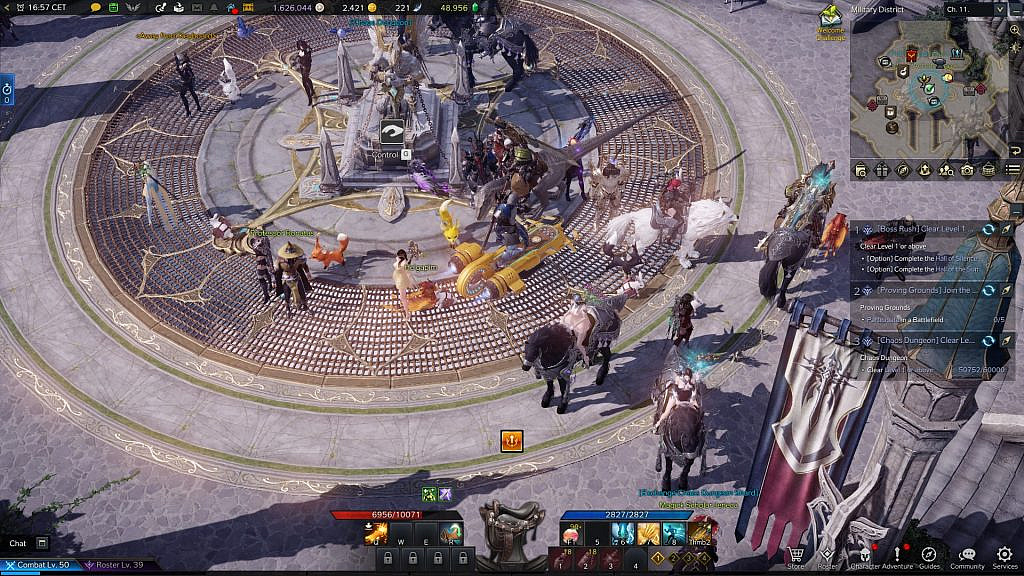The height and width of the screenshot is (576, 1024).
Task: Open the Welcome Challenge icon
Action: coord(830,21)
